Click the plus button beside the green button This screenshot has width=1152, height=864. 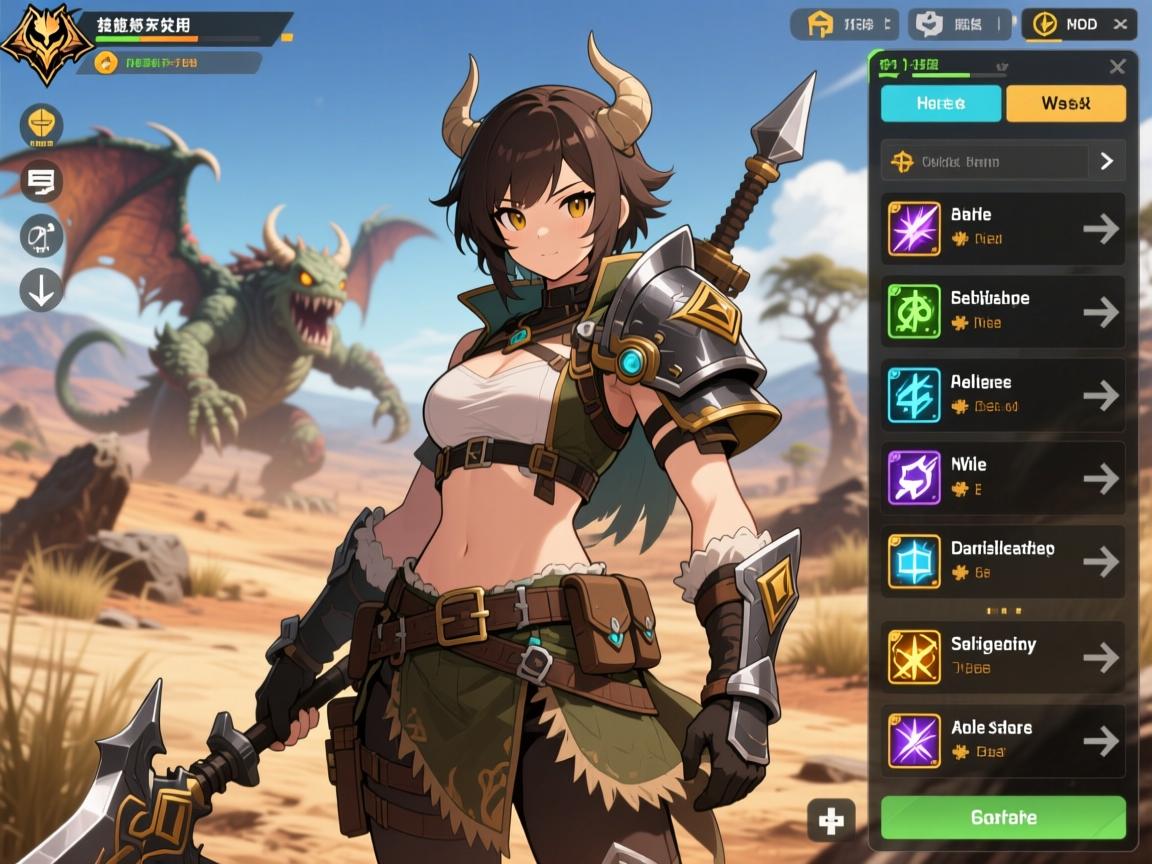pyautogui.click(x=831, y=820)
